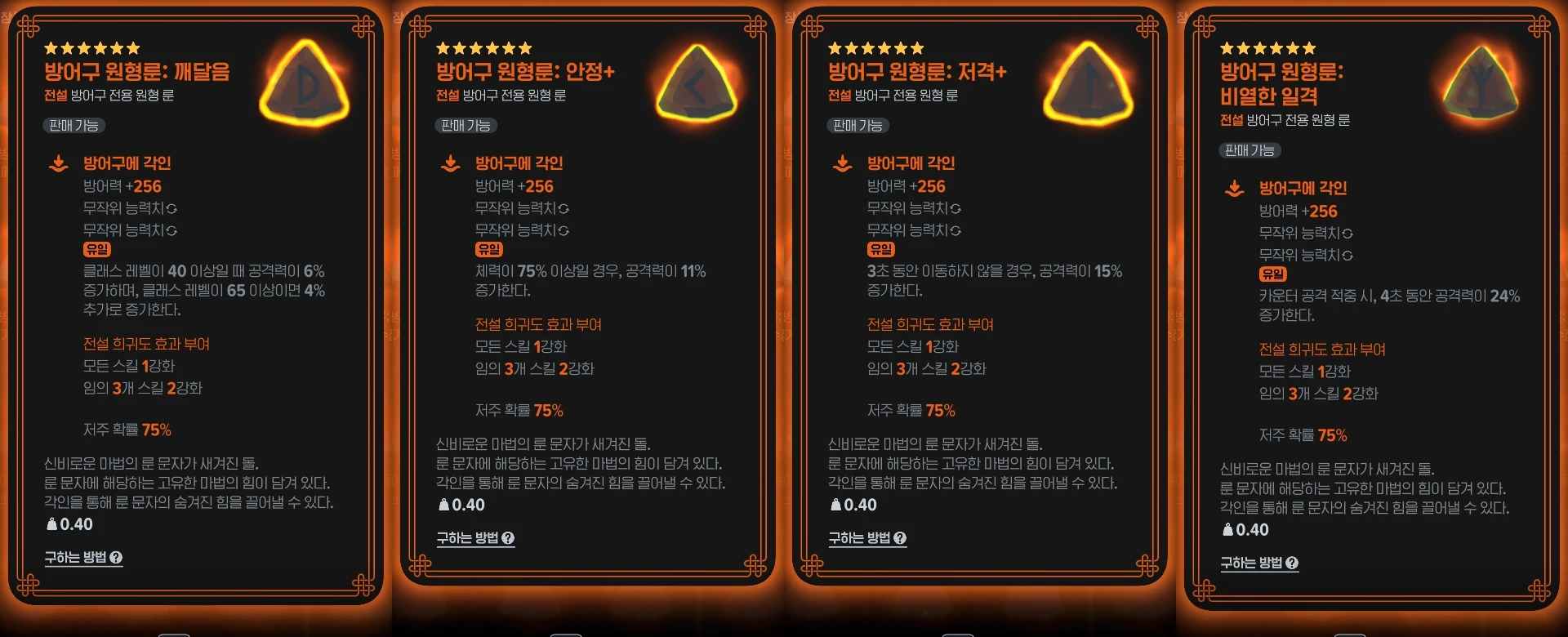Toggle the 판매 가능 badge on the 깨달음 card

pos(73,126)
